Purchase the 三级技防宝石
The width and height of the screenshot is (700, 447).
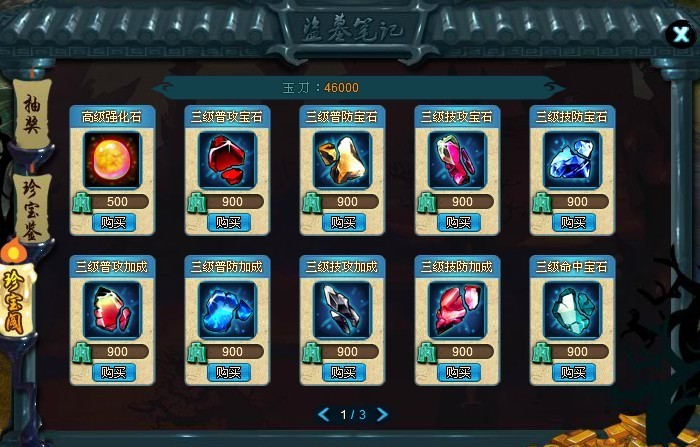point(574,222)
